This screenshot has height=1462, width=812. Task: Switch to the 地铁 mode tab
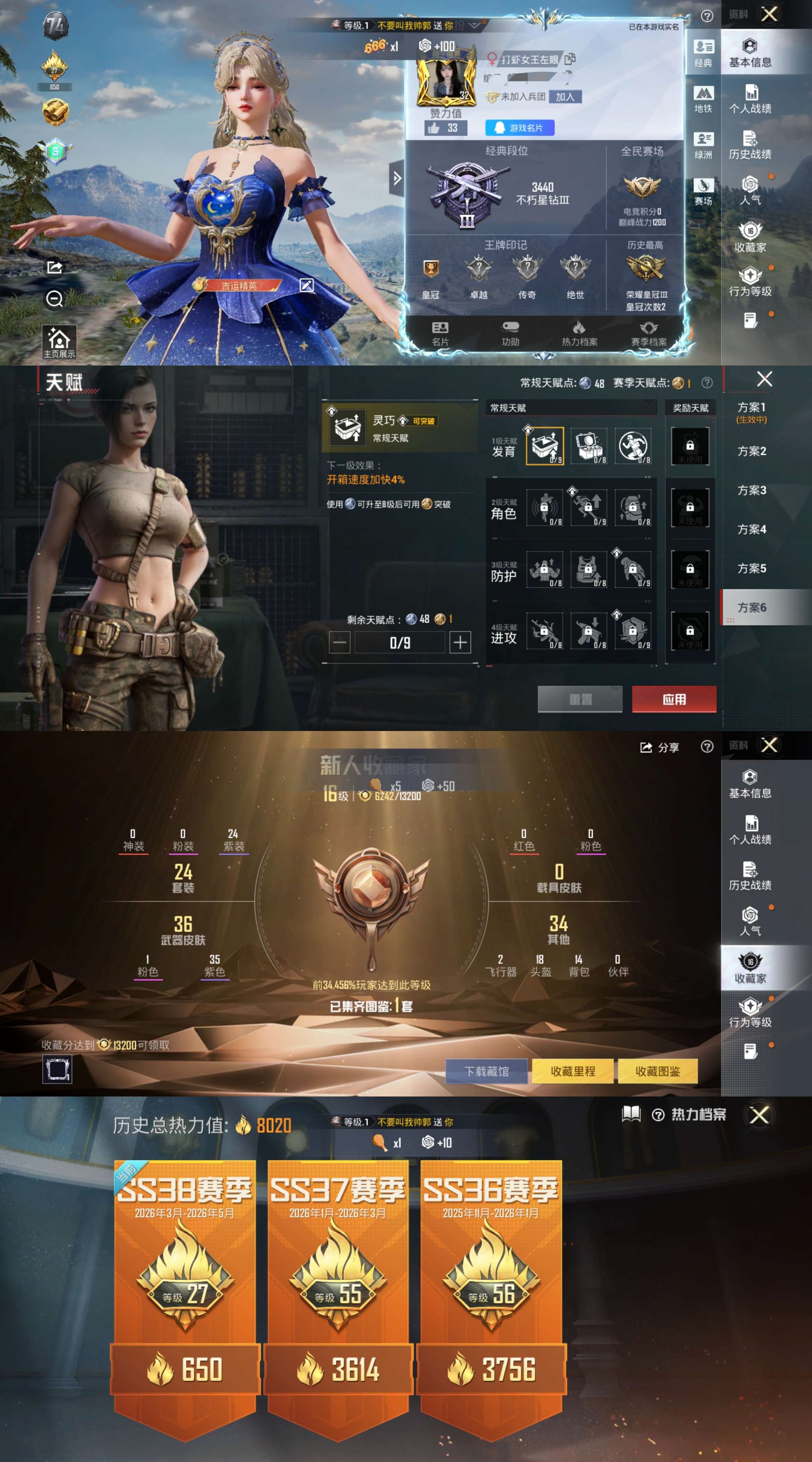tap(703, 99)
